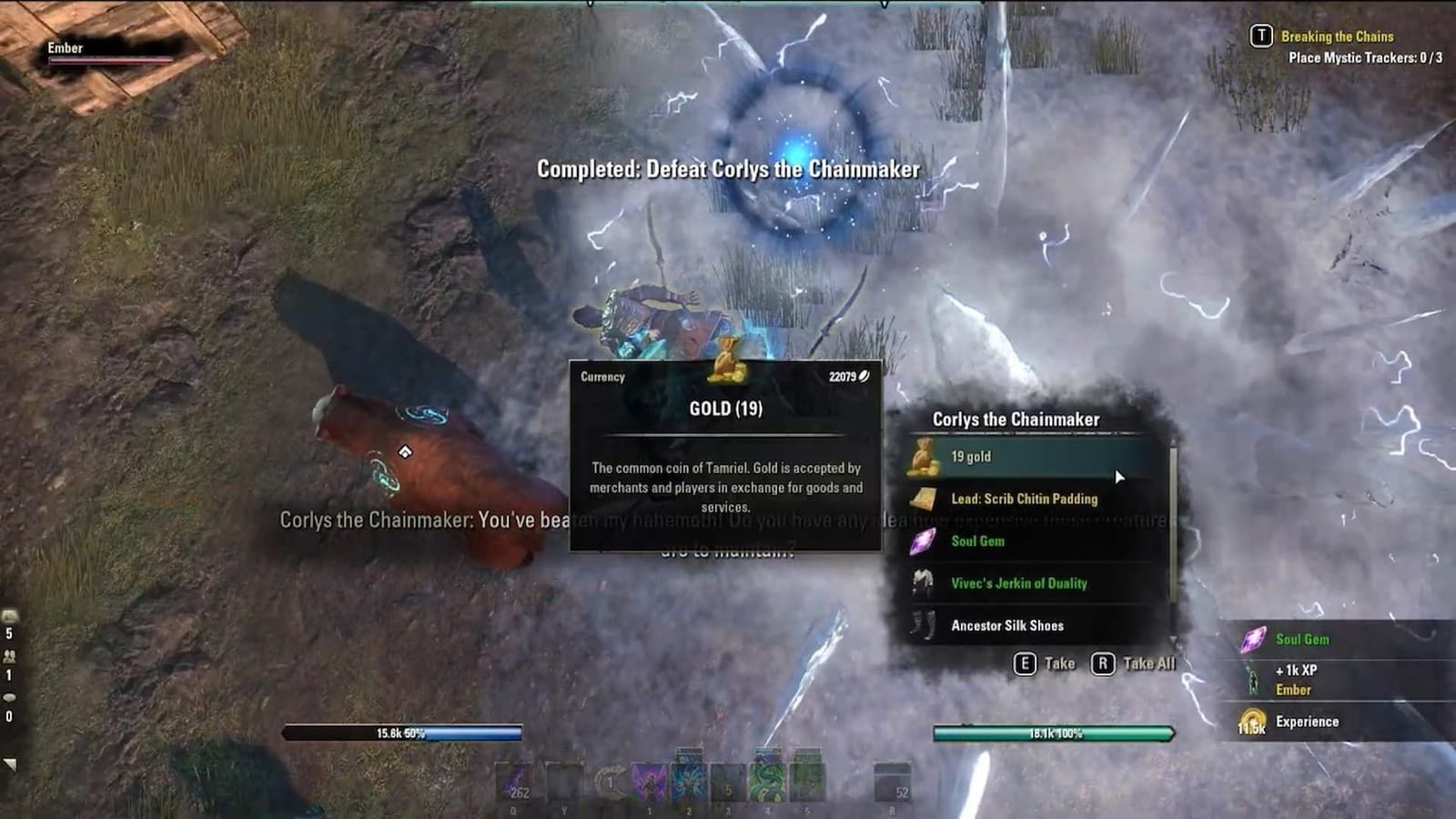Click the group members icon on the left
The height and width of the screenshot is (819, 1456).
coord(10,656)
